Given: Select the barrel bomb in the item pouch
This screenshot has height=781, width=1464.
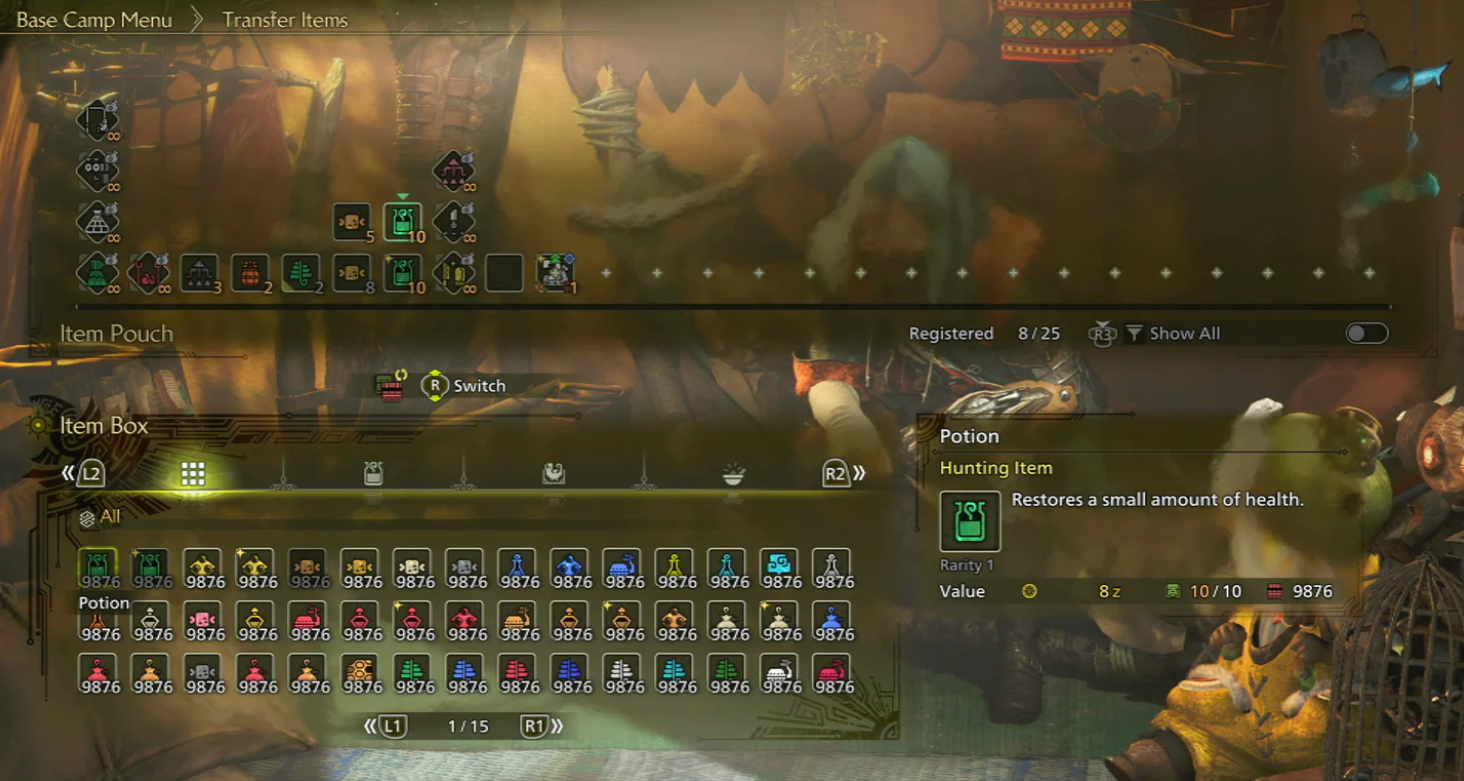Looking at the screenshot, I should coord(250,272).
